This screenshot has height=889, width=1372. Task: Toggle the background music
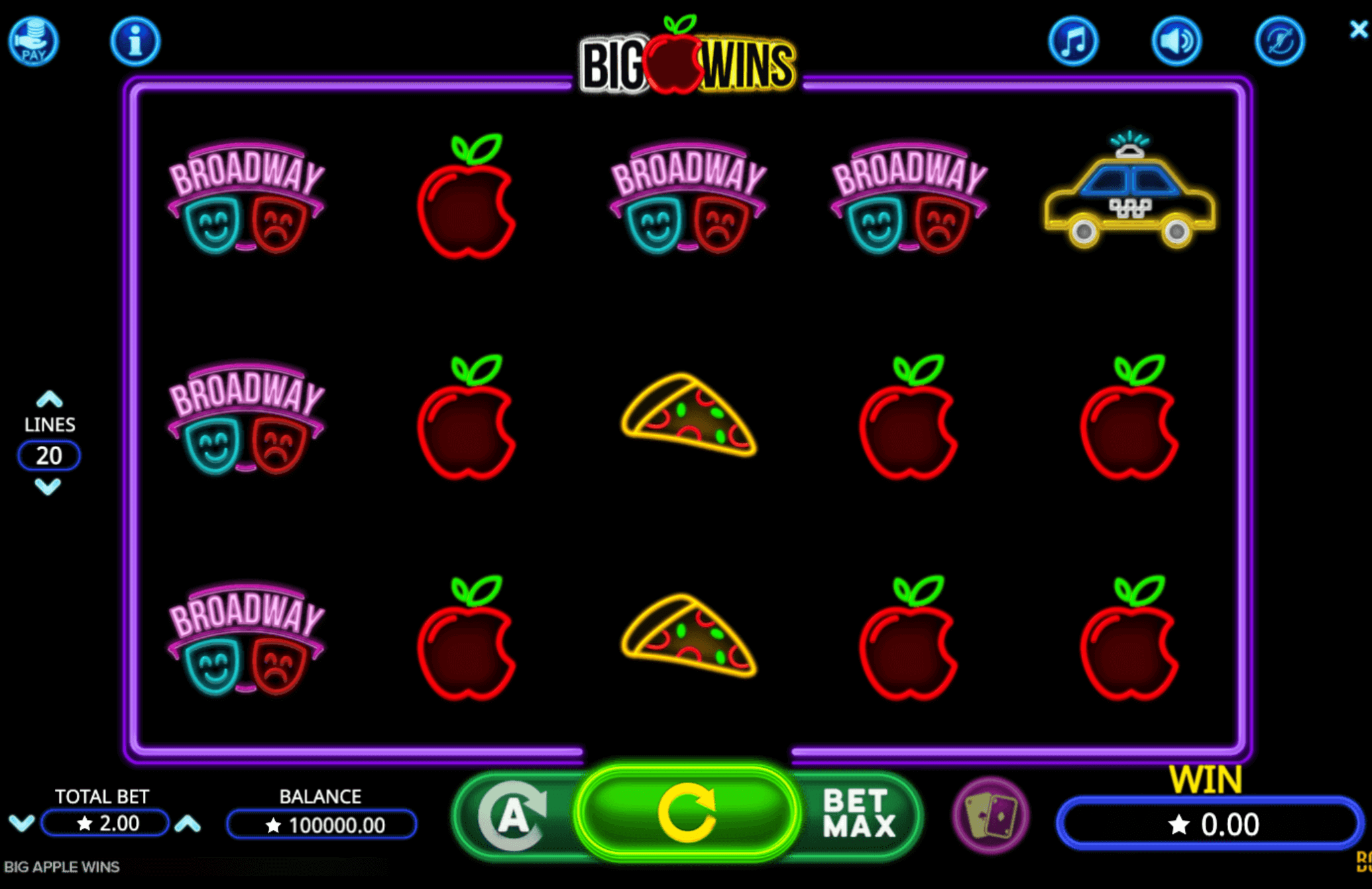(x=1074, y=40)
